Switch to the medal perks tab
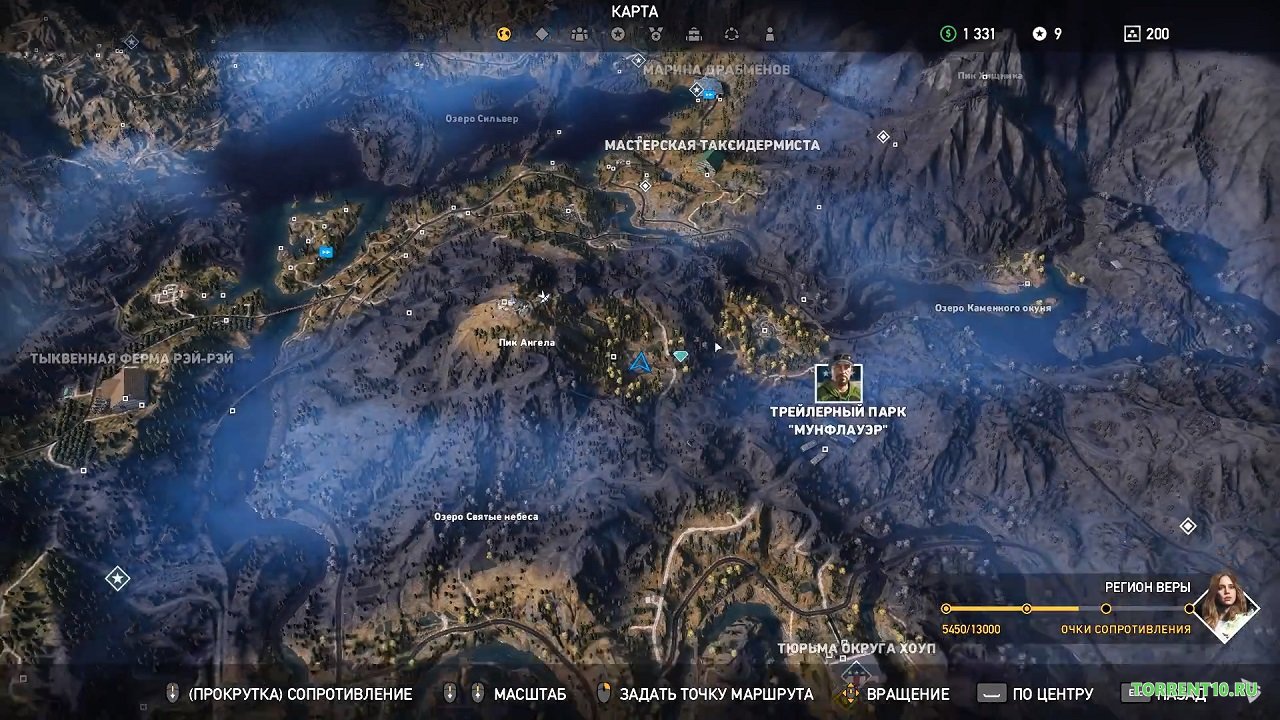 (x=656, y=34)
